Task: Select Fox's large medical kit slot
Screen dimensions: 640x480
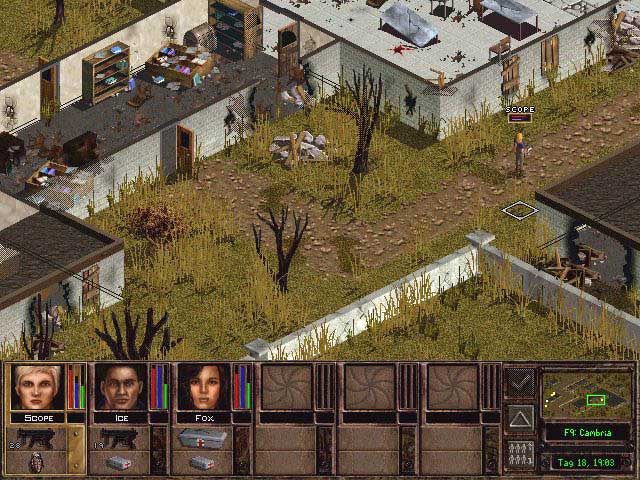Action: [204, 438]
